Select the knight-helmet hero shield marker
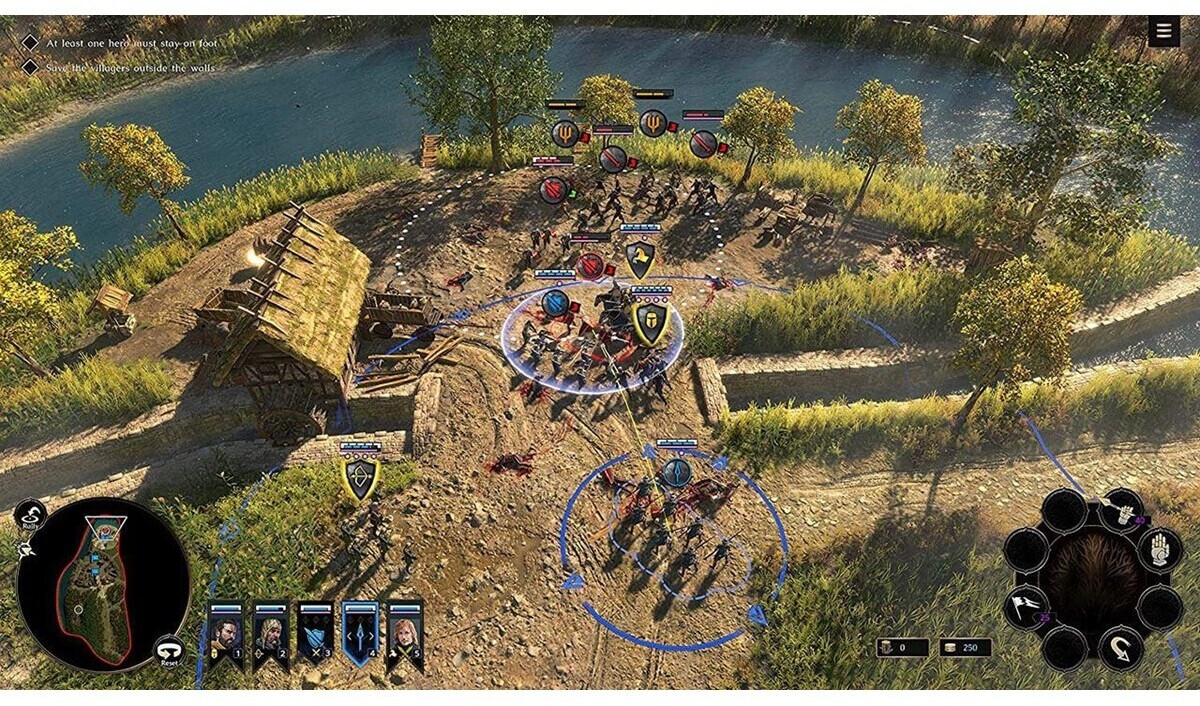The width and height of the screenshot is (1200, 706). (649, 323)
